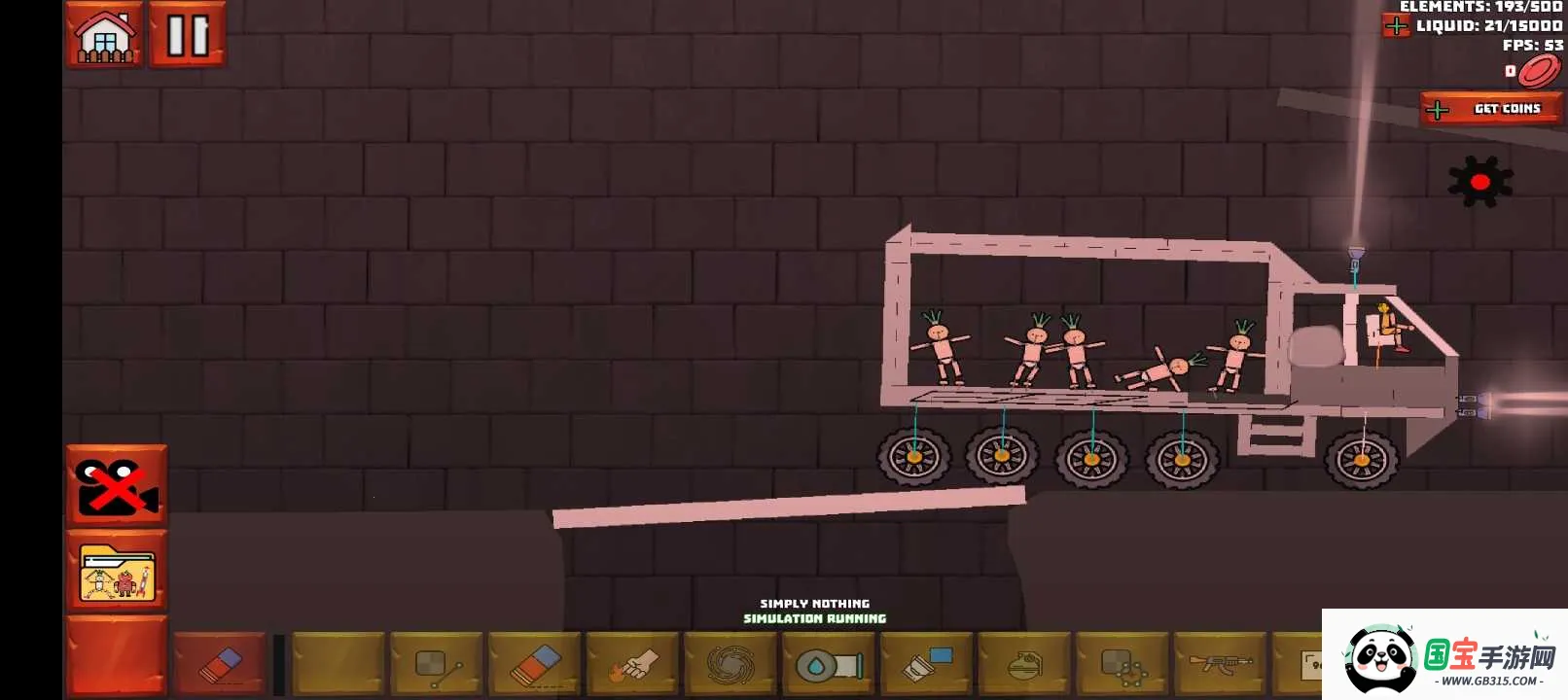Toggle the crossed-out camera button
The image size is (1568, 700).
pyautogui.click(x=117, y=486)
